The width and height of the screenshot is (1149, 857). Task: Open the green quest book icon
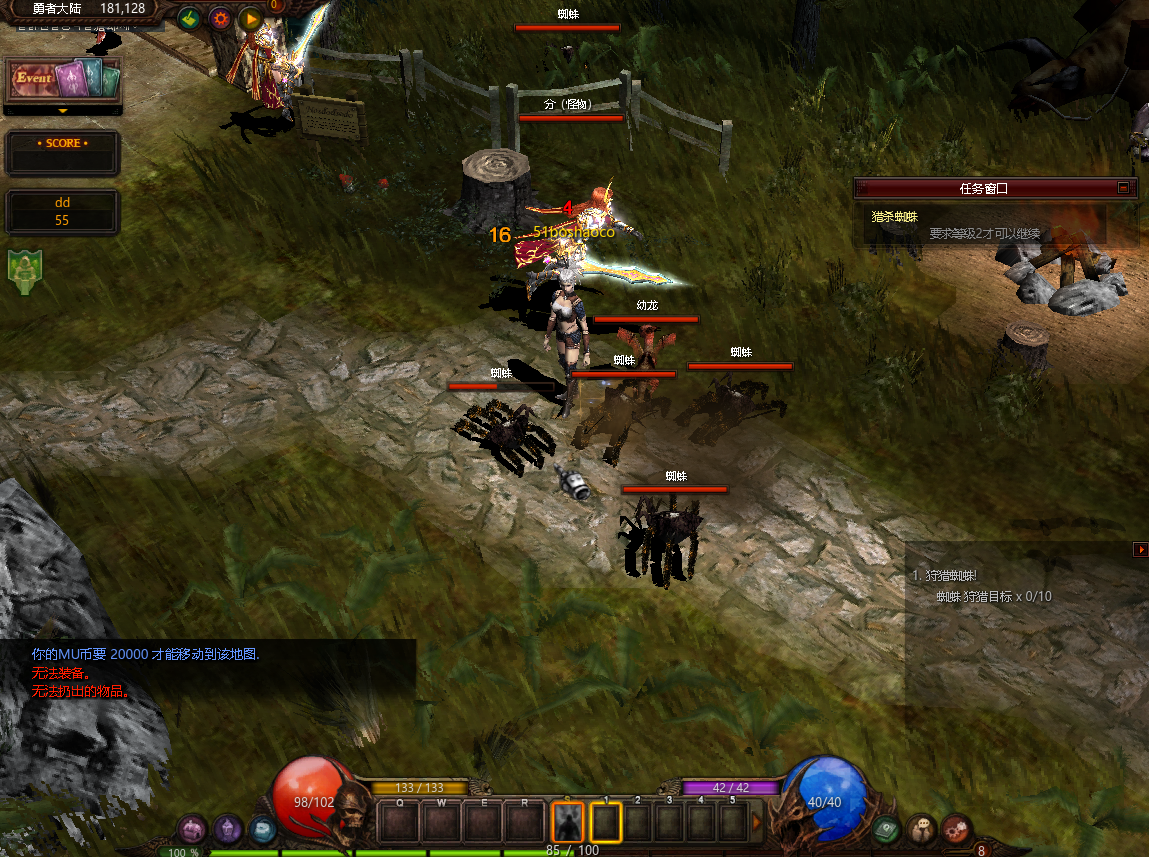[x=887, y=829]
